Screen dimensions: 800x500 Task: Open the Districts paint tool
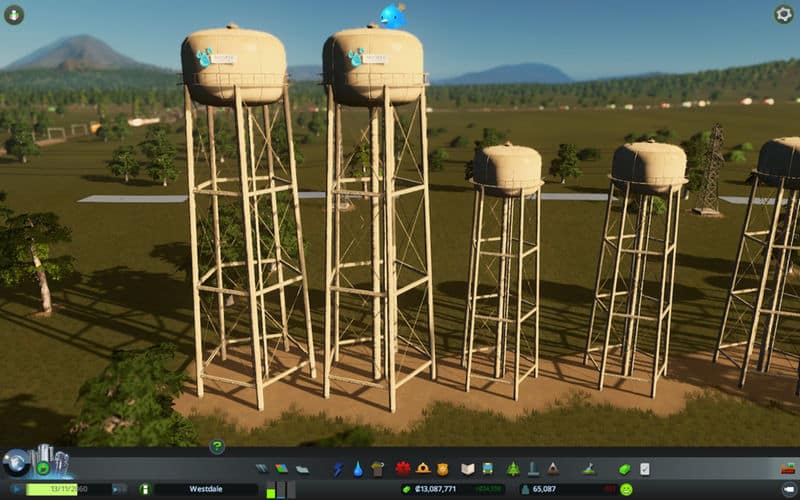pyautogui.click(x=302, y=468)
